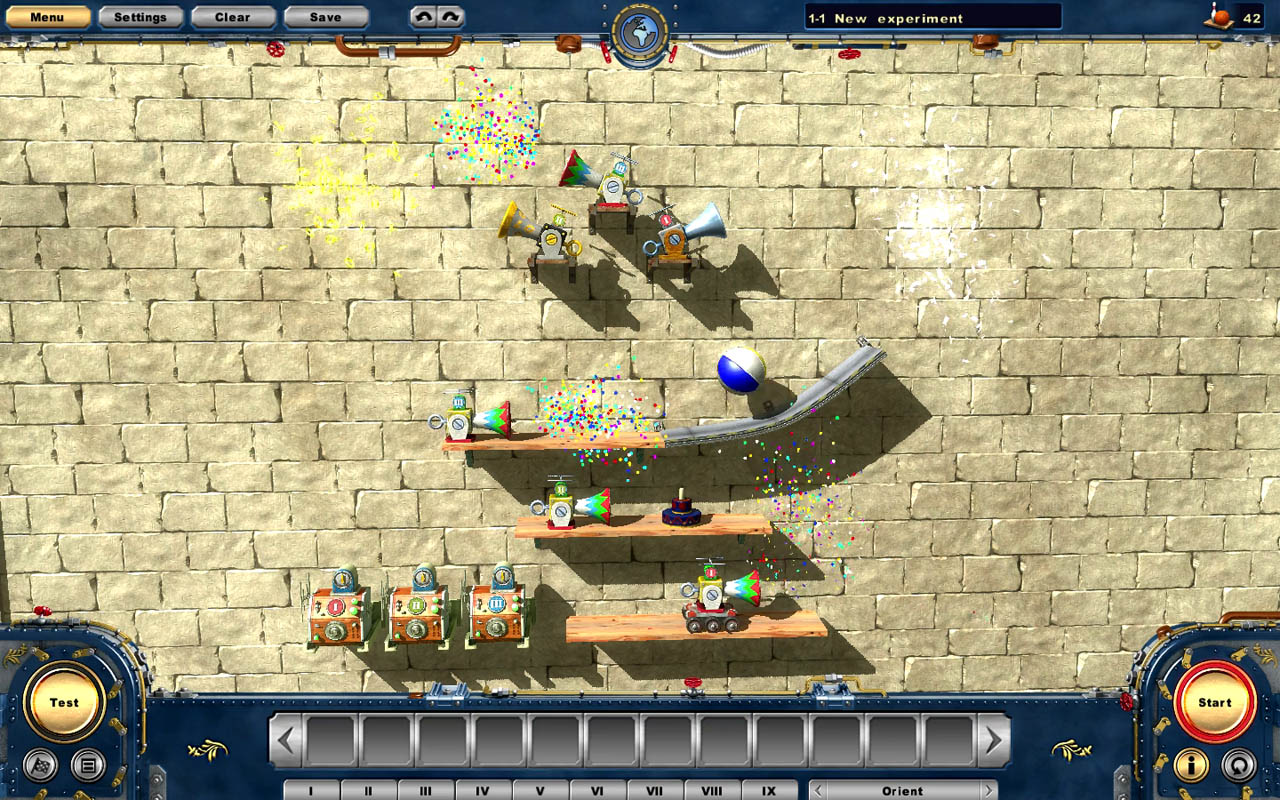Switch to parts tab V

tap(541, 789)
